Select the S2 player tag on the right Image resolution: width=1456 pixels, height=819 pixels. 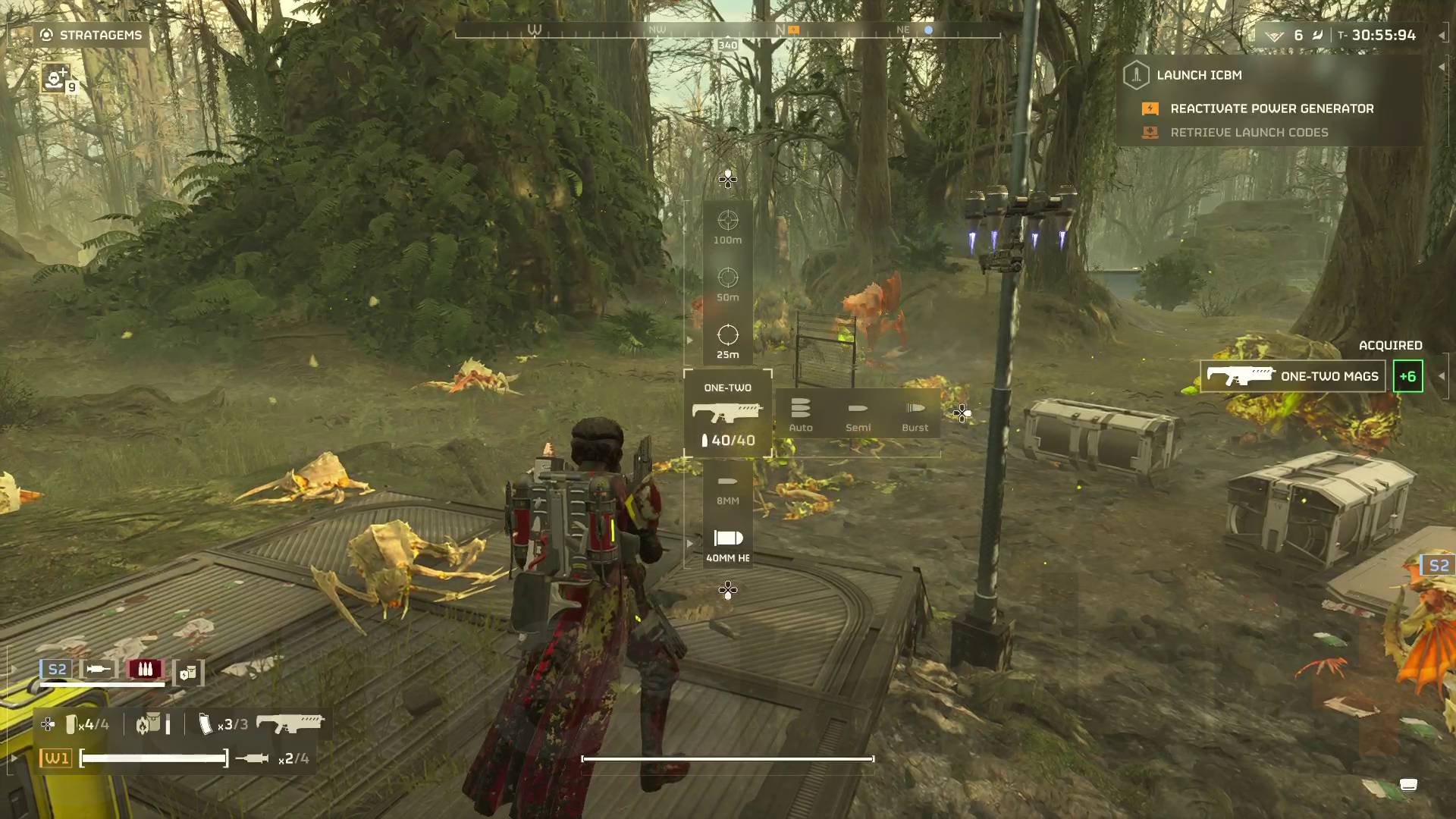(x=1438, y=564)
